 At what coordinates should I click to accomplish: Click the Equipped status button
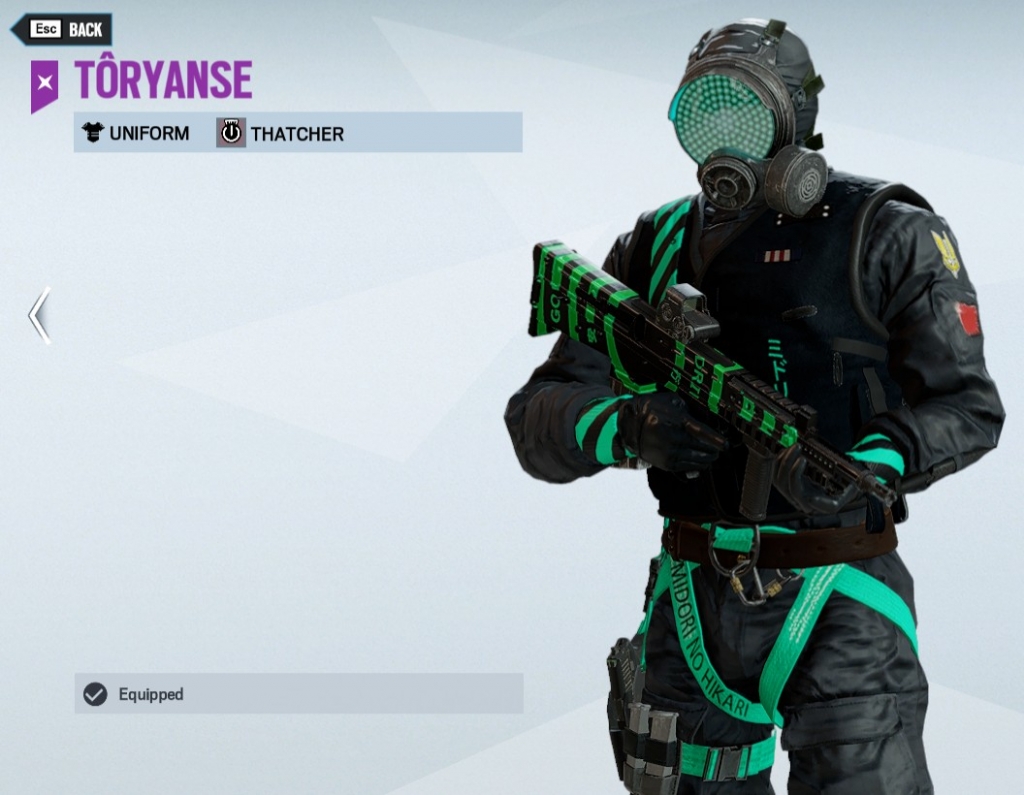(x=298, y=693)
